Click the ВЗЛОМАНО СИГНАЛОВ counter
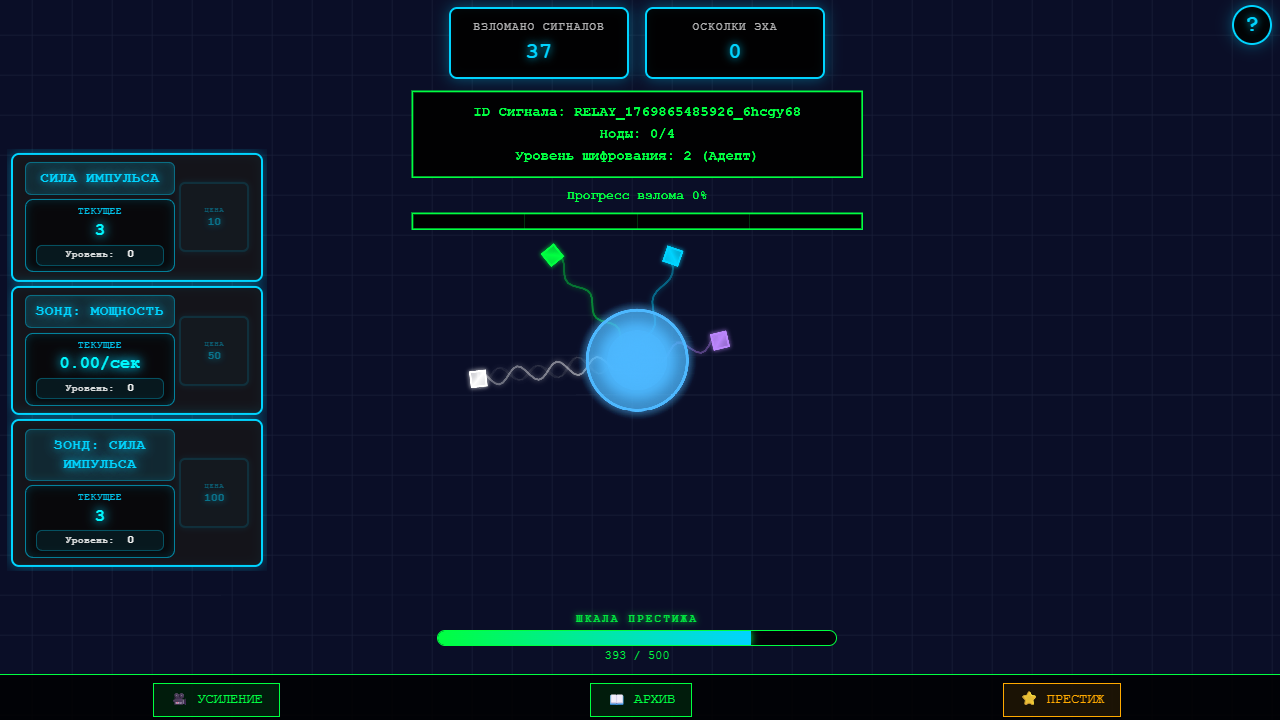Screen dimensions: 1280x720 click(538, 43)
